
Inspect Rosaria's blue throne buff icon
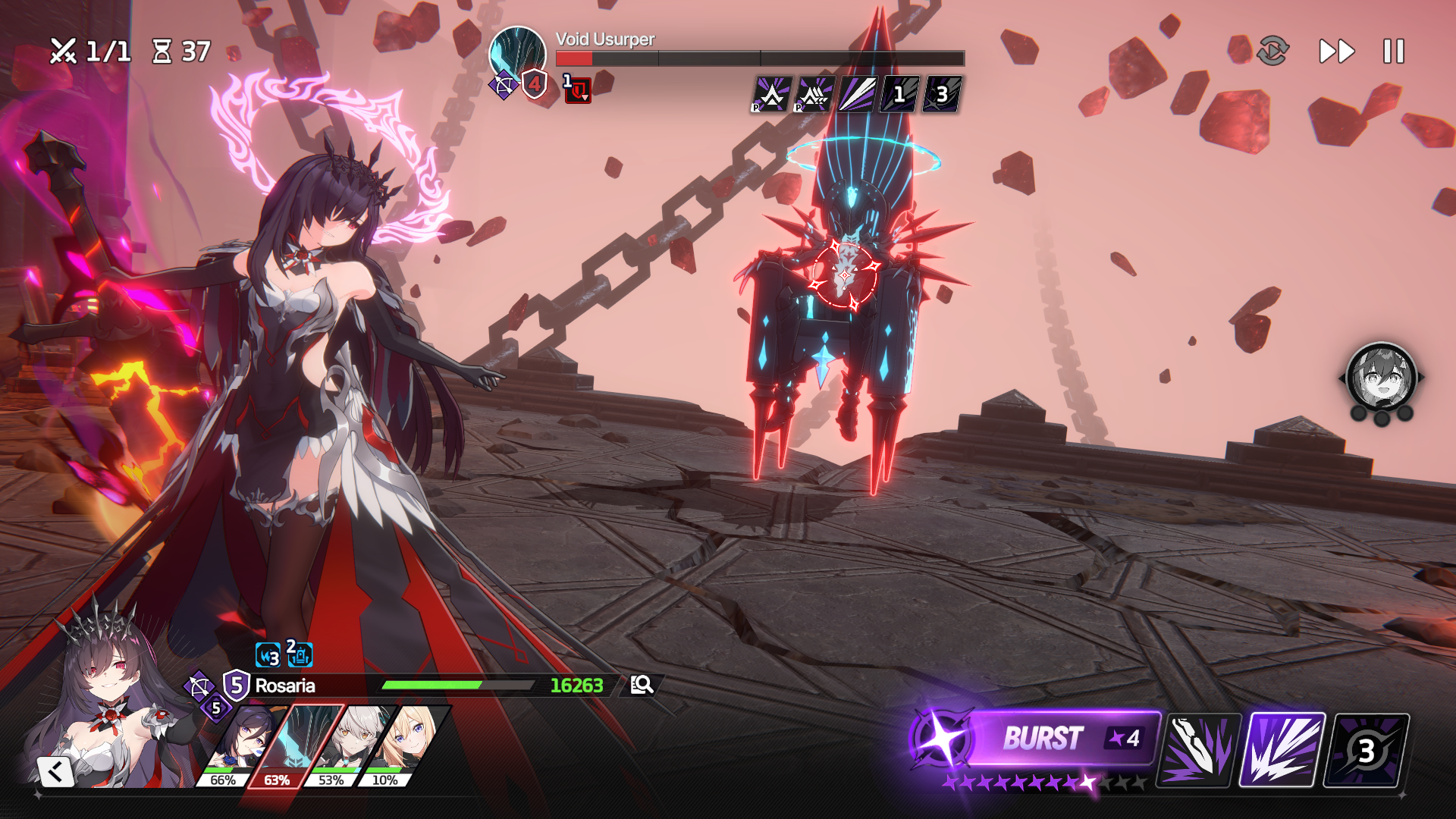tap(300, 654)
